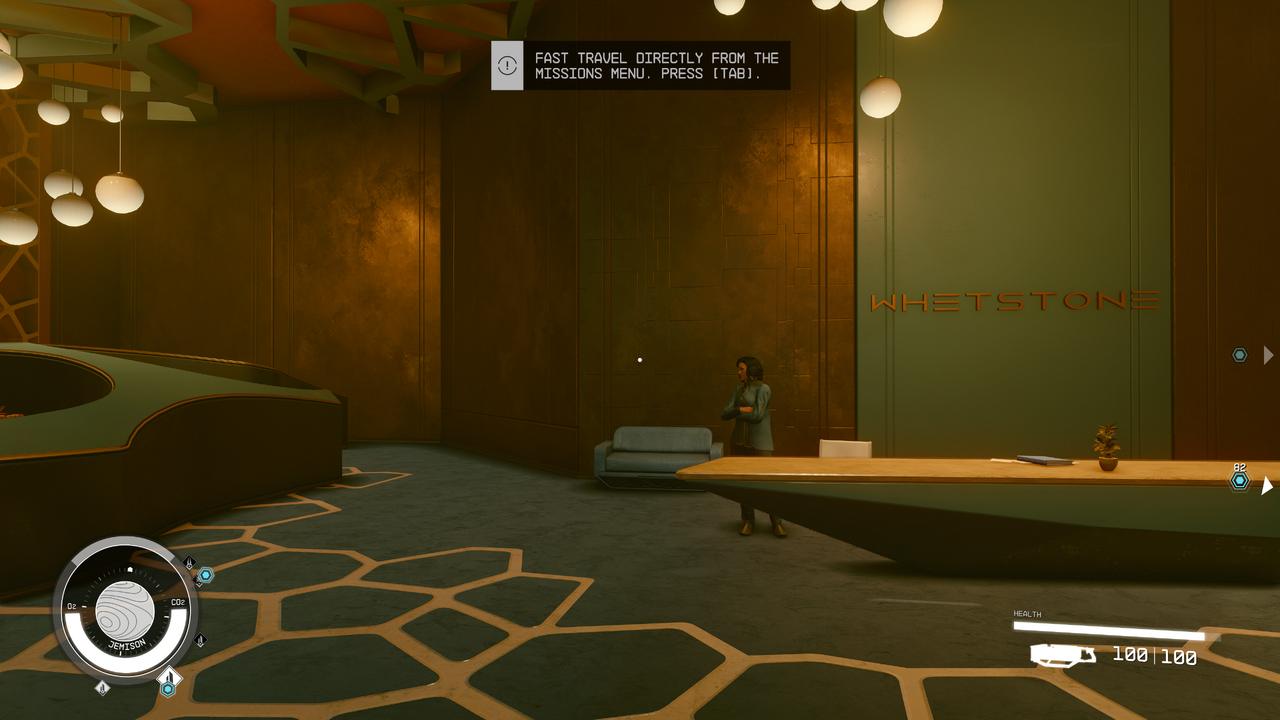1280x720 pixels.
Task: Select the blue hexagon quest marker near the compass
Action: [206, 575]
